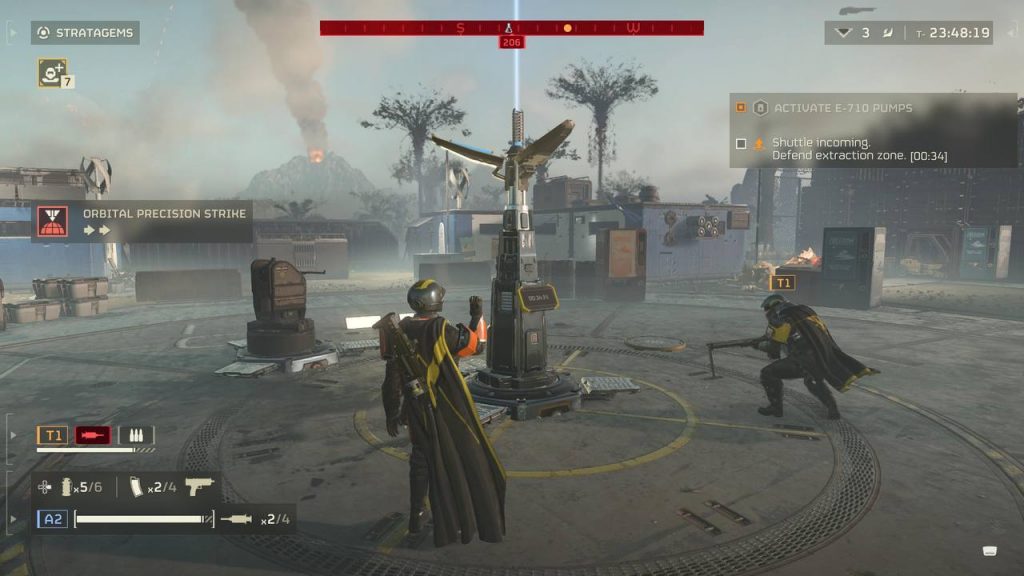Screen dimensions: 1024x576
Task: Select the pistol sidearm icon
Action: point(200,487)
